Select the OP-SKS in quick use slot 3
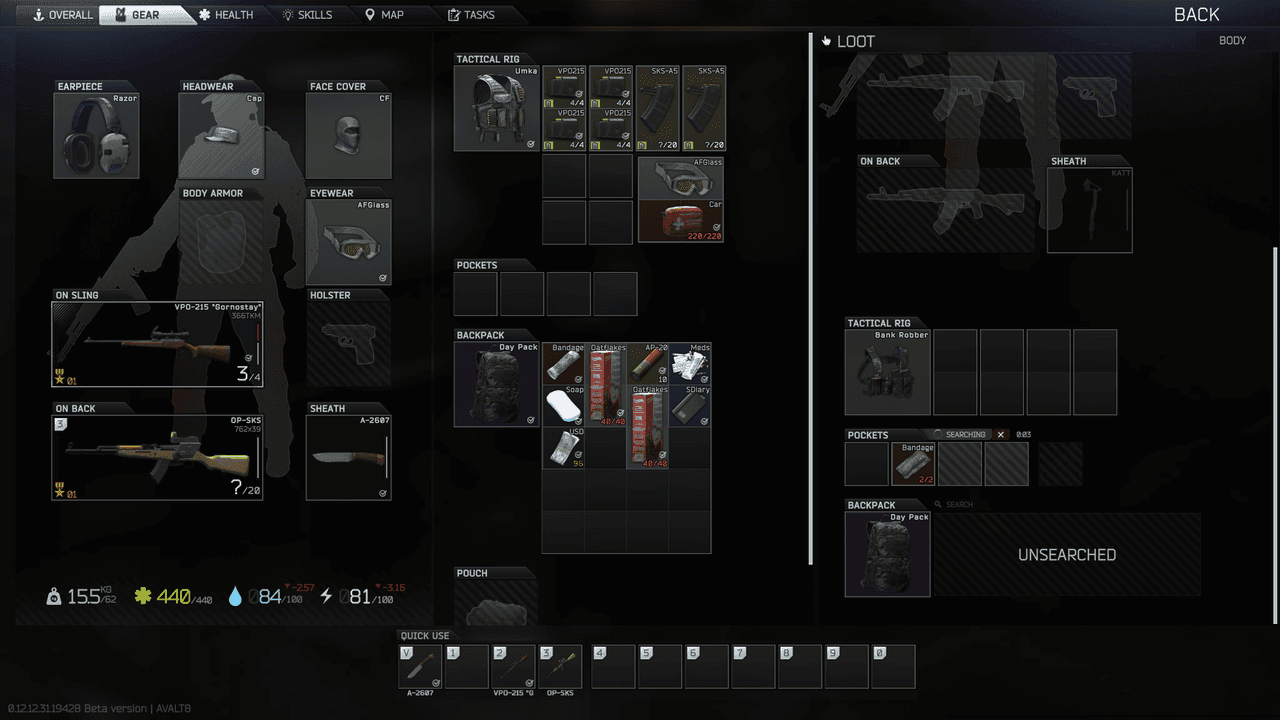 click(x=560, y=666)
